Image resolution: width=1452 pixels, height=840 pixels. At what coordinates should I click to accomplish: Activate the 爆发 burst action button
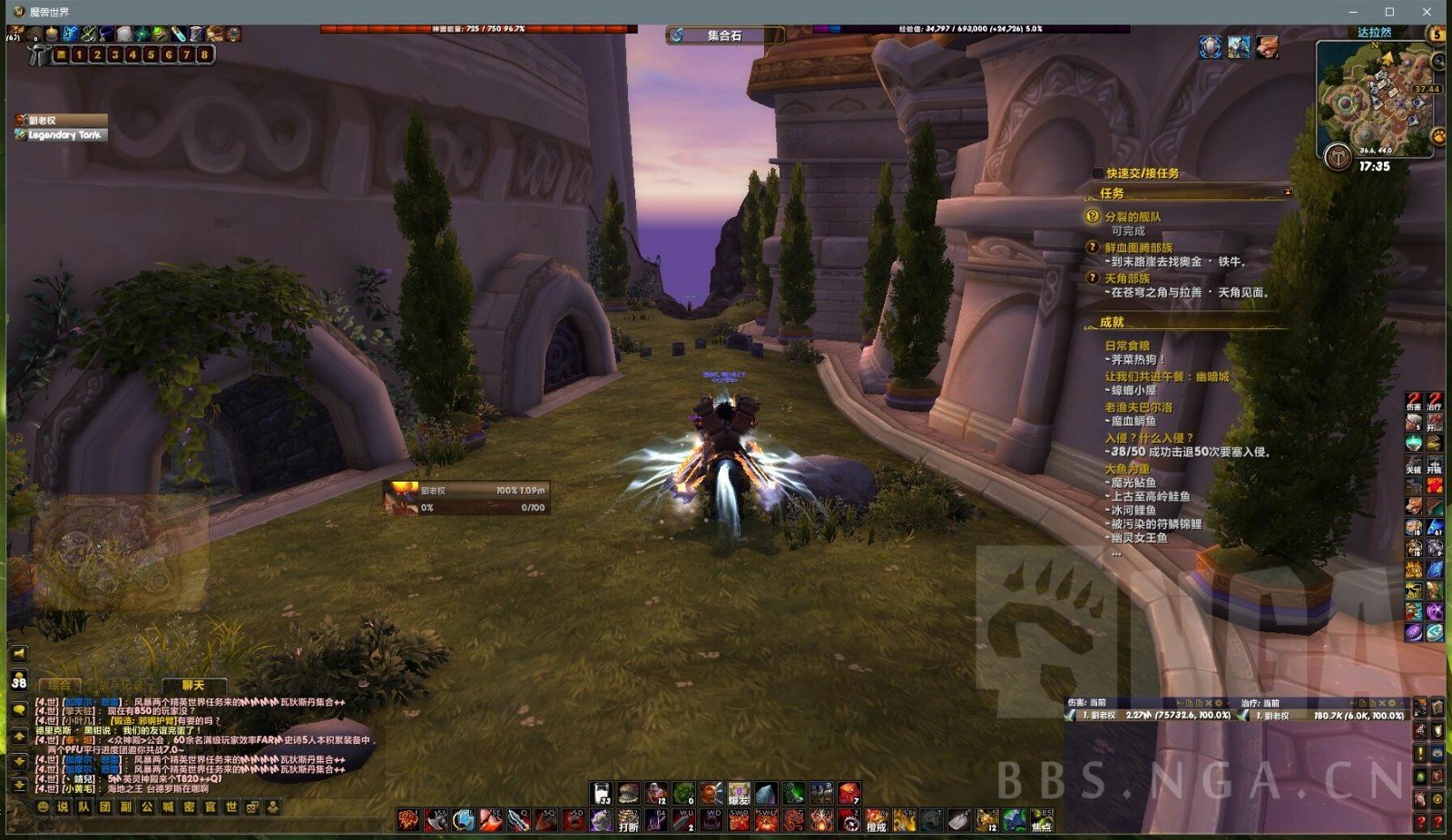click(x=739, y=795)
